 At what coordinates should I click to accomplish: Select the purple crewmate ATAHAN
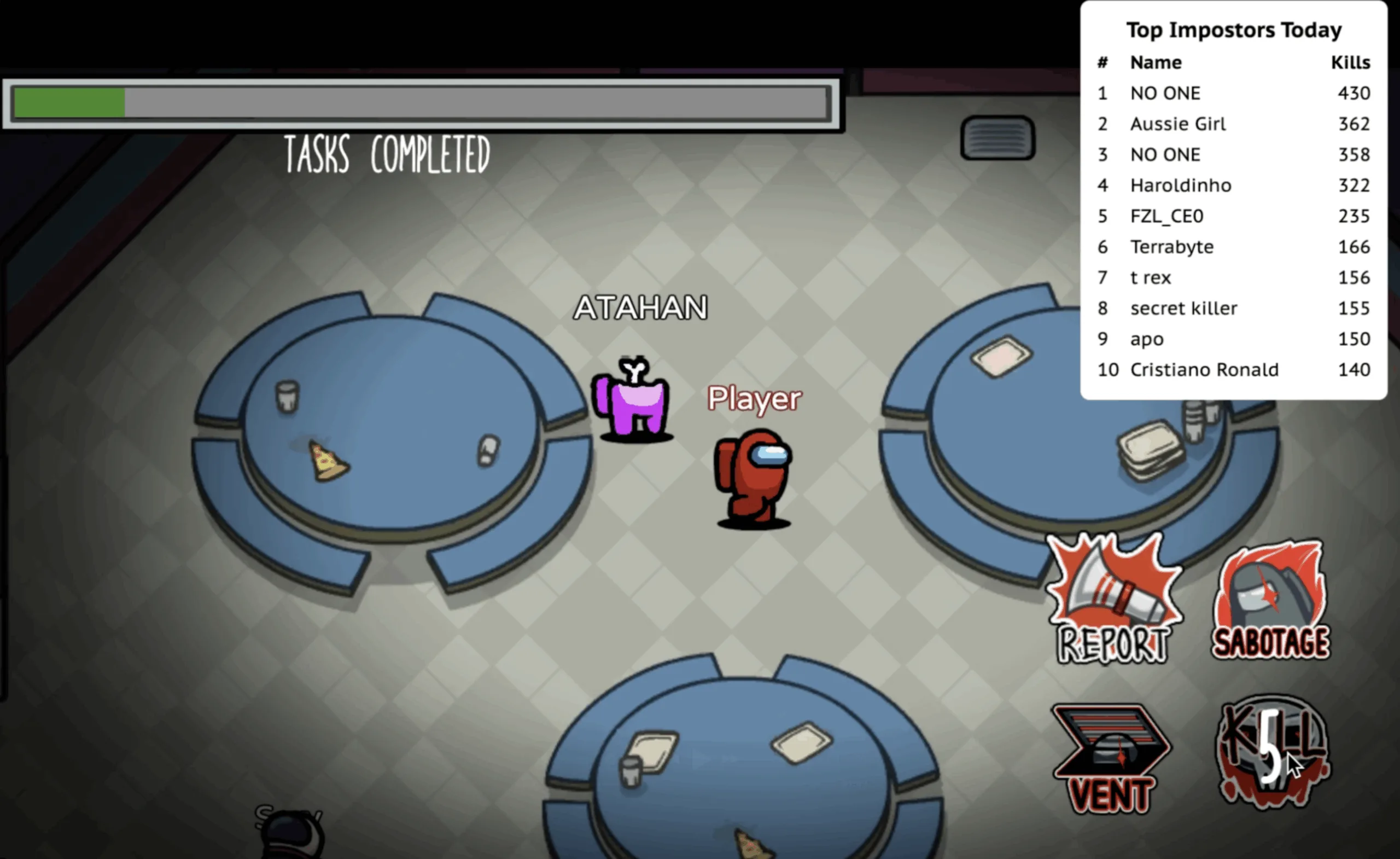click(x=632, y=404)
